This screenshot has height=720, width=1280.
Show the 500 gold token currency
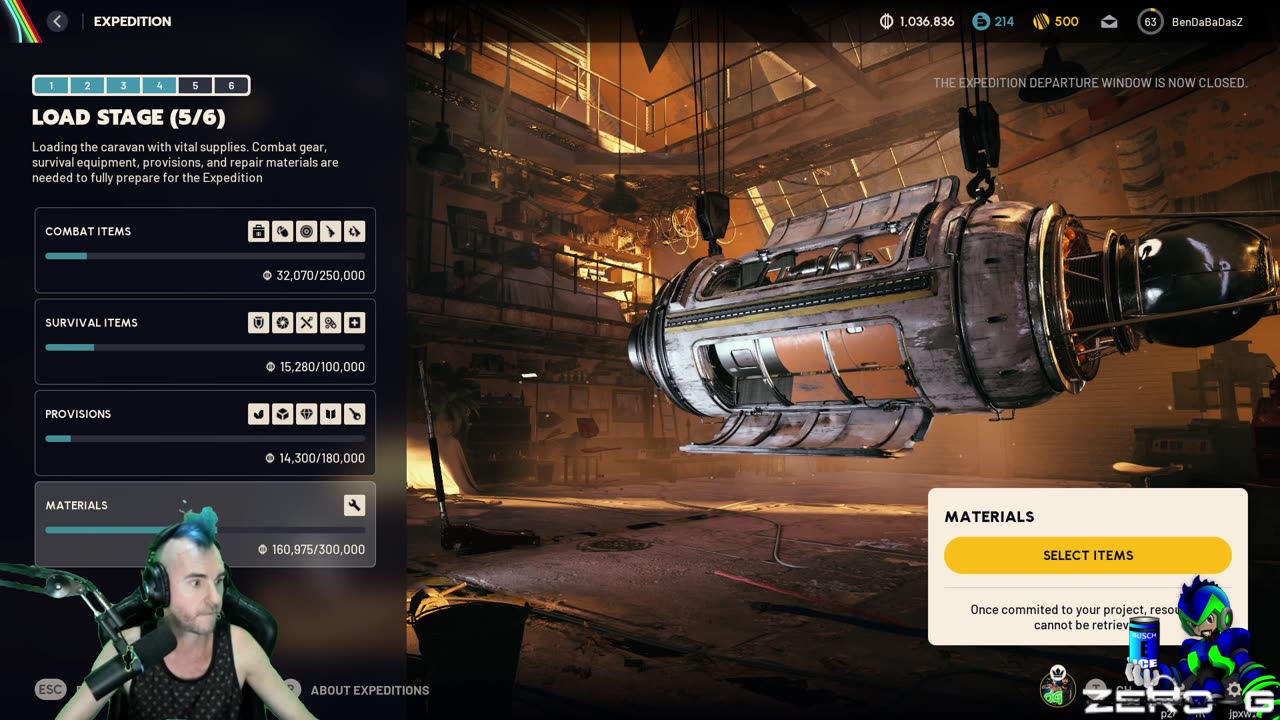pos(1056,21)
